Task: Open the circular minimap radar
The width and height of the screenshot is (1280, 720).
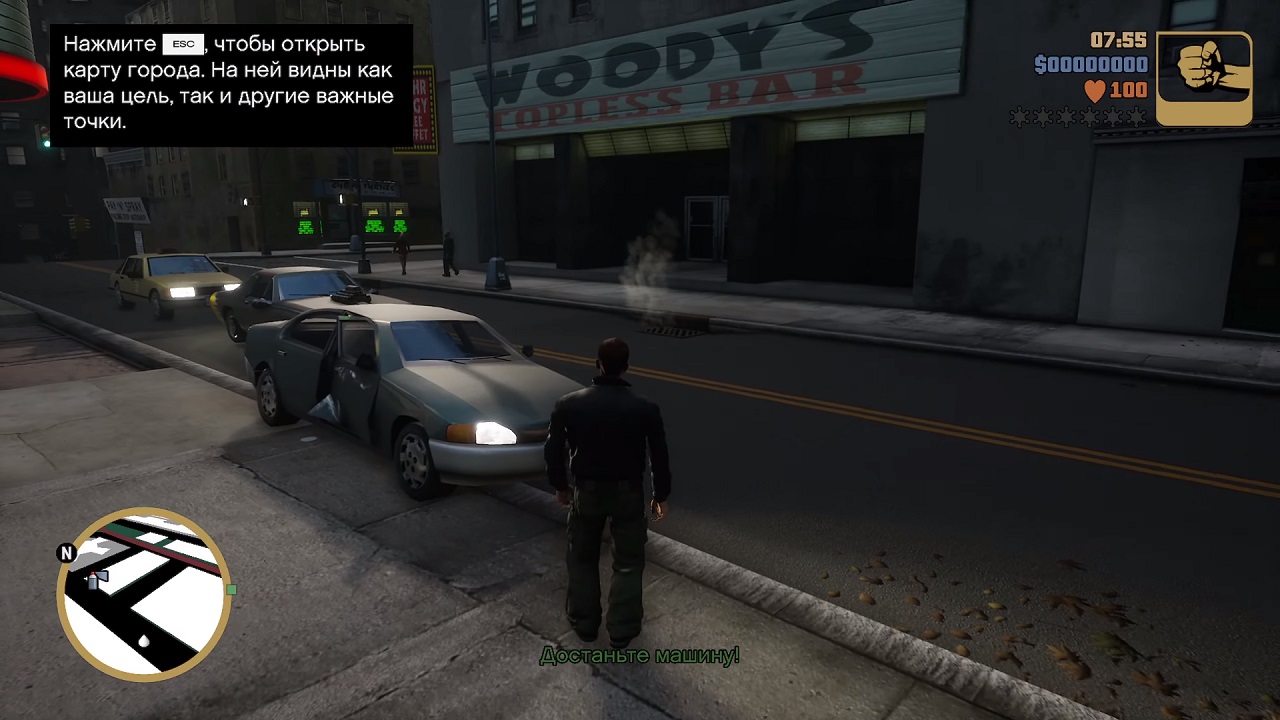Action: pos(144,594)
